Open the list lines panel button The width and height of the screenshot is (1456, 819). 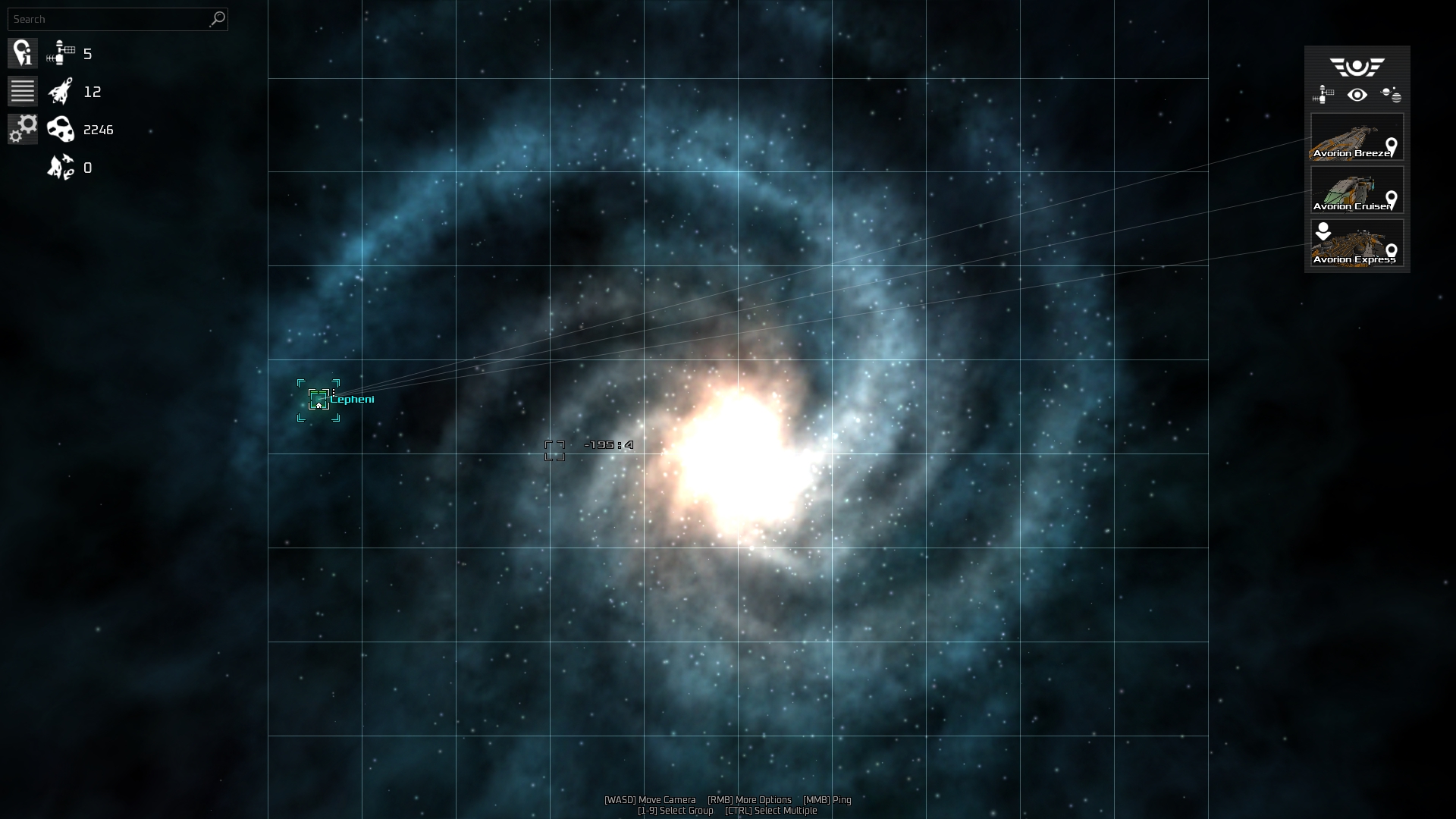click(23, 91)
